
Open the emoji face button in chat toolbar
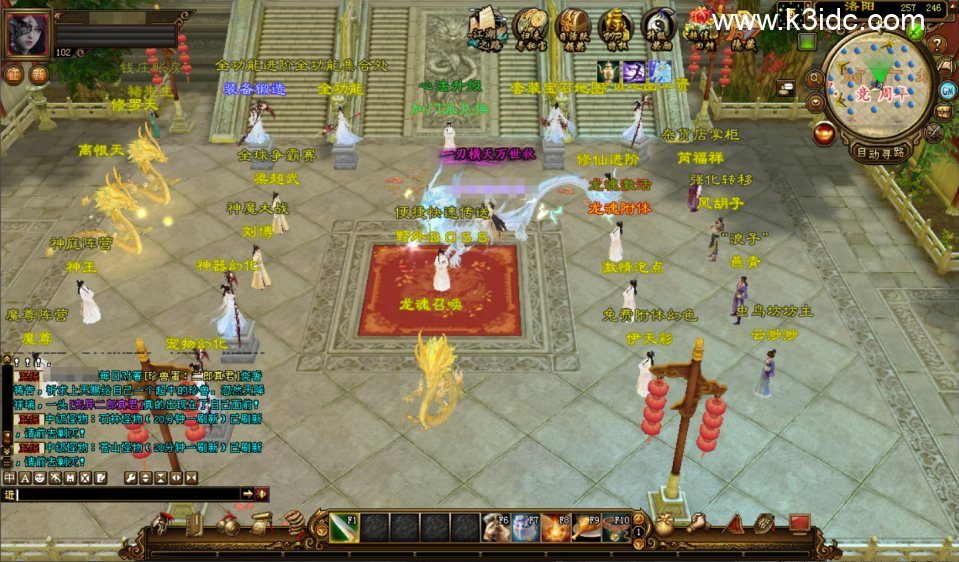41,478
